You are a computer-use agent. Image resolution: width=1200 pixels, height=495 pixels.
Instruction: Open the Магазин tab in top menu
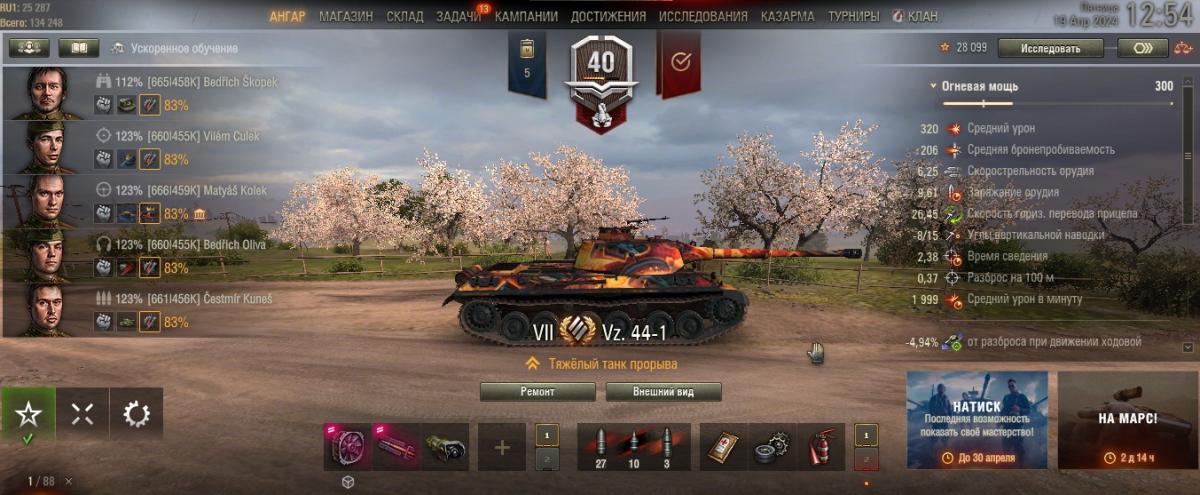(x=346, y=17)
